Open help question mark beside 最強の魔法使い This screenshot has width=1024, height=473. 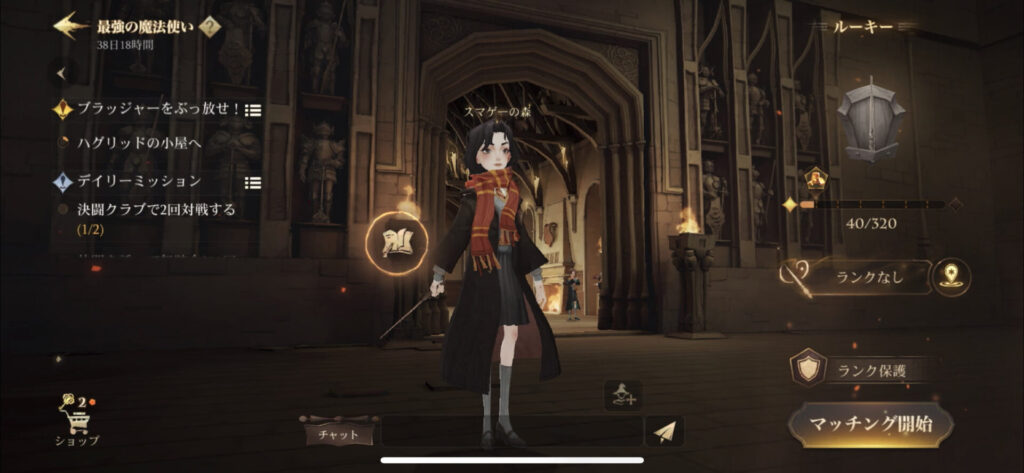pyautogui.click(x=211, y=28)
